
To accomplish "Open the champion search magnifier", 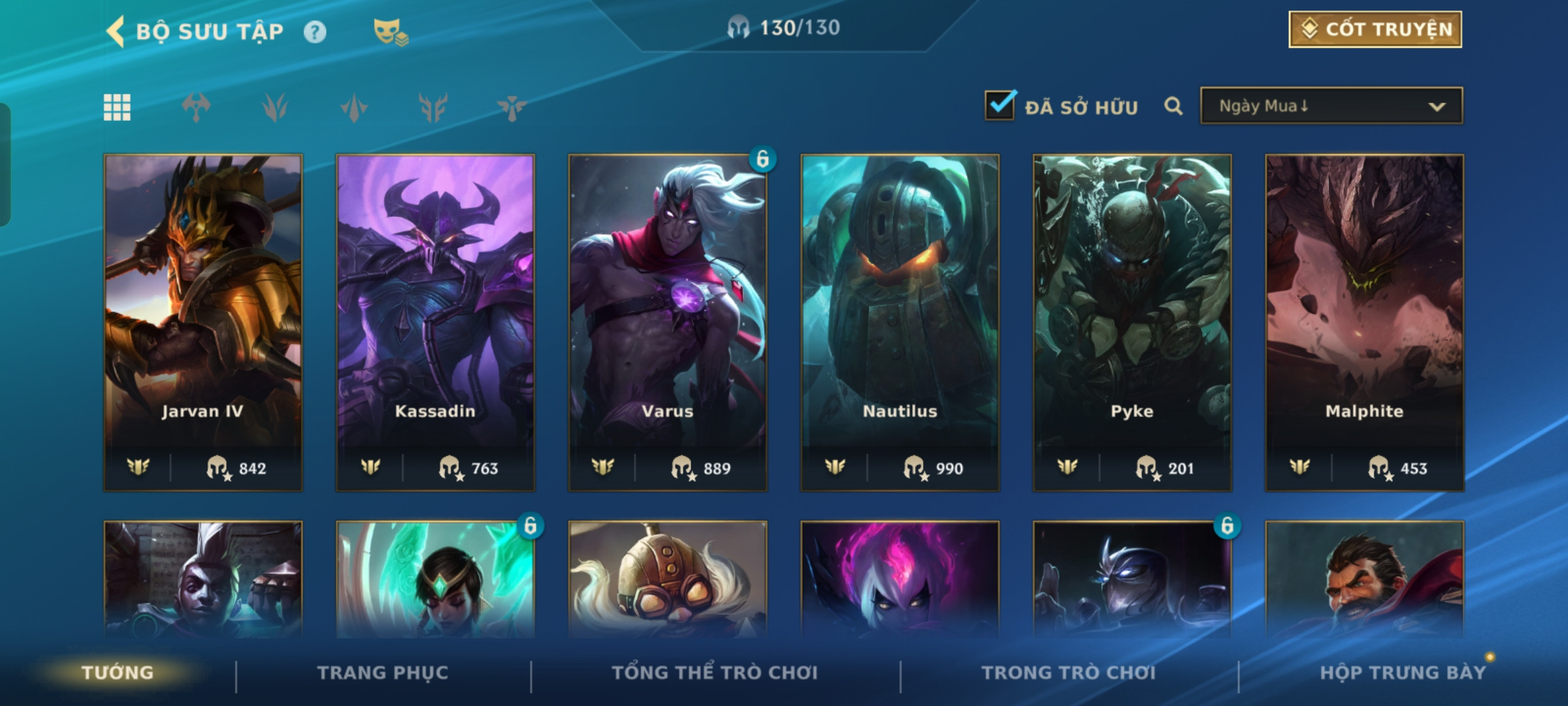I will [1173, 106].
